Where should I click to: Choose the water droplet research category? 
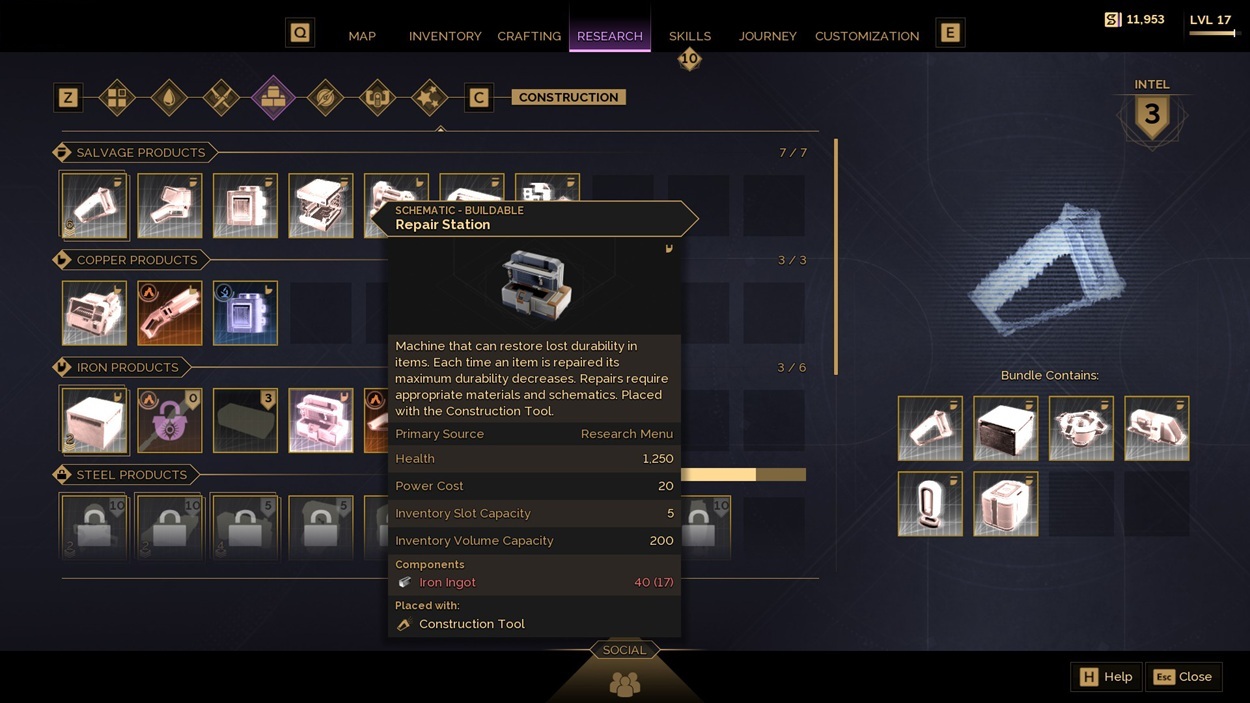coord(169,98)
